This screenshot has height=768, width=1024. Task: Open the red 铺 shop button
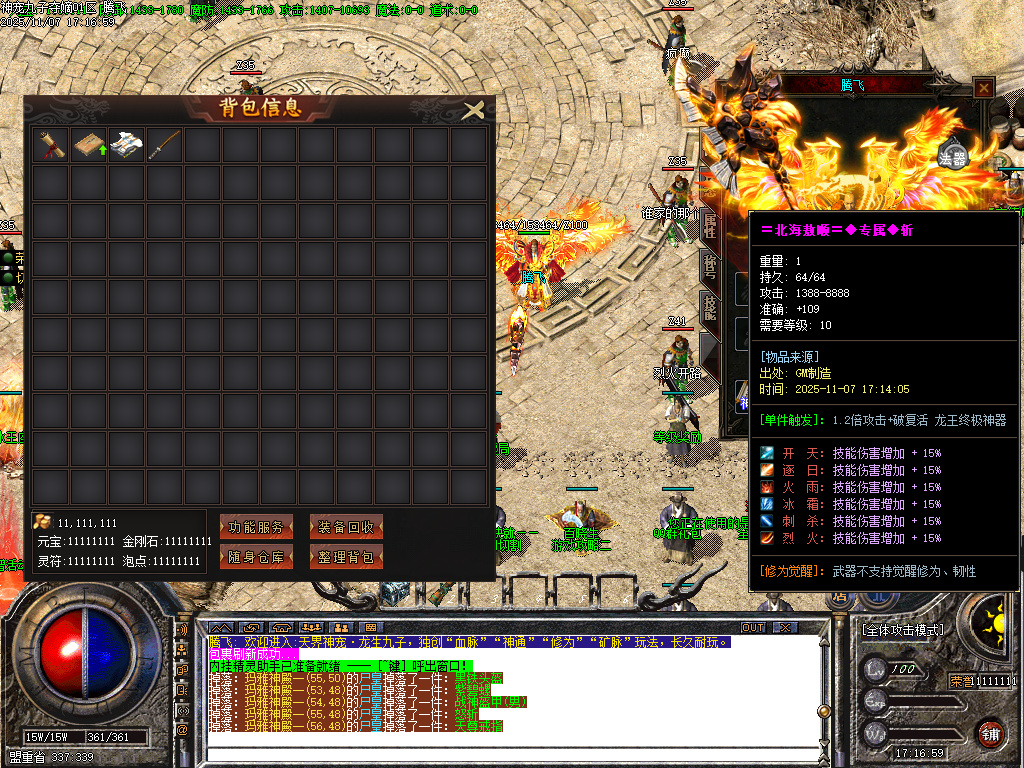point(990,733)
